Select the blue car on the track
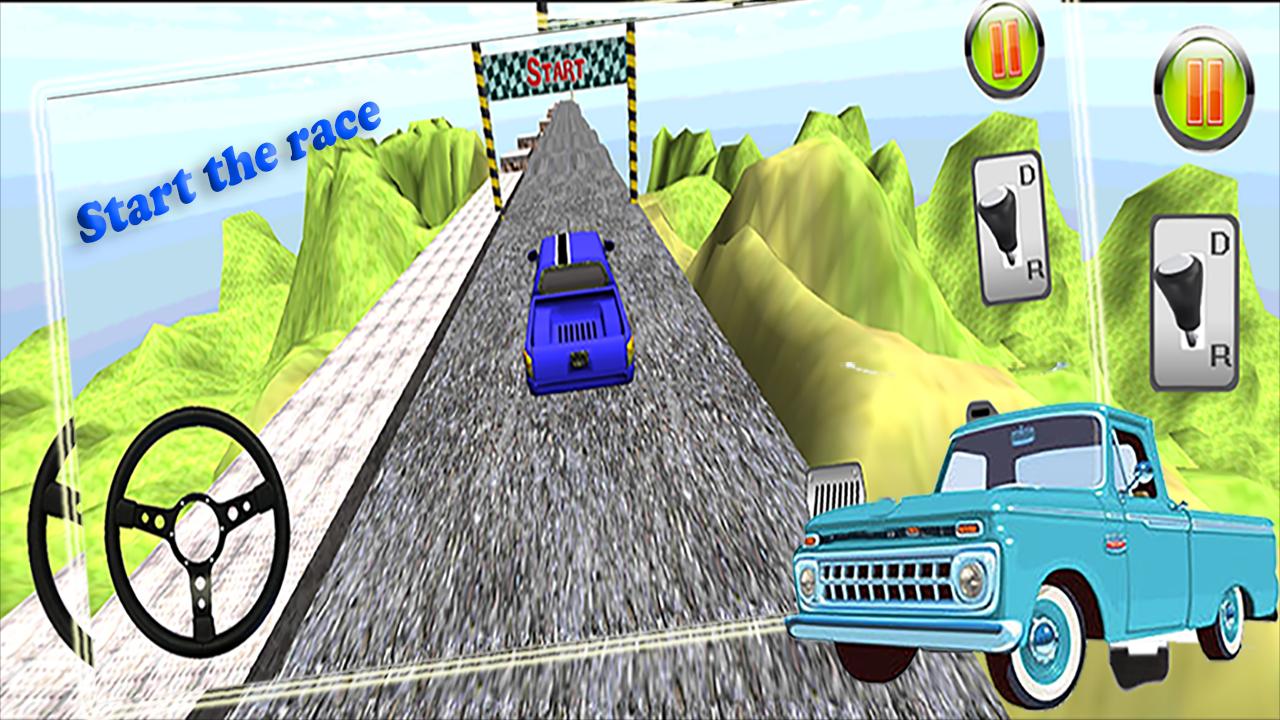This screenshot has width=1280, height=720. pyautogui.click(x=577, y=310)
